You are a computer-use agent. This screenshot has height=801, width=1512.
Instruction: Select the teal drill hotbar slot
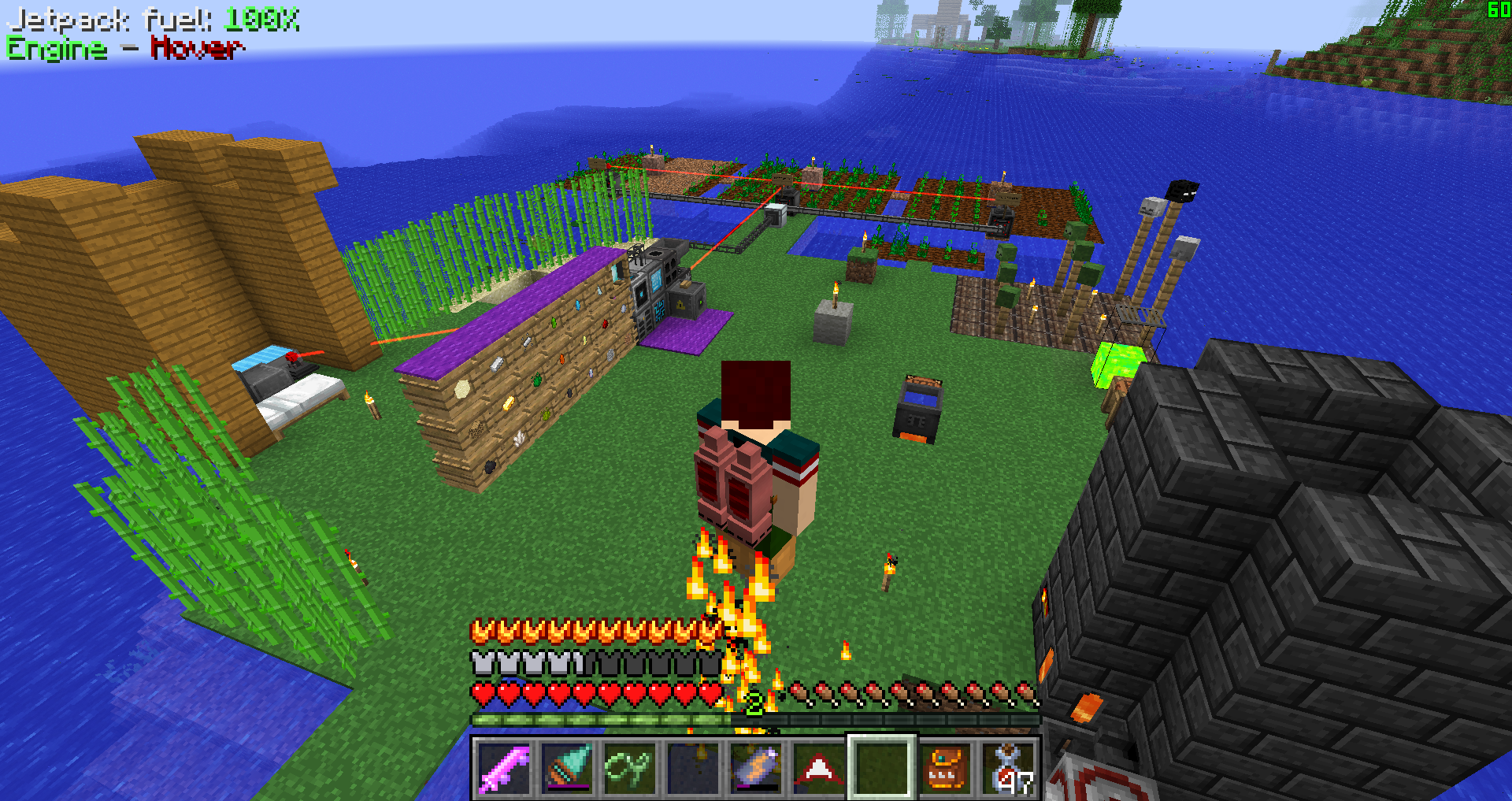click(567, 768)
